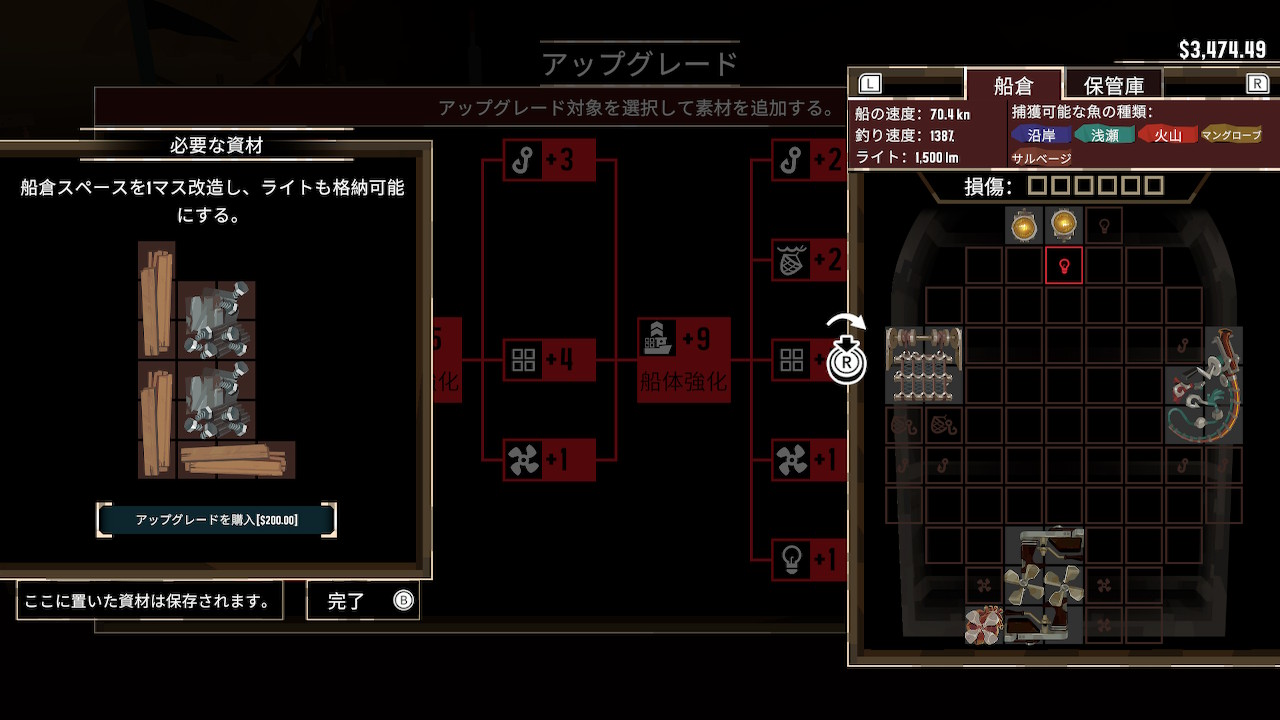Click the horizontal wood planks material slot
1280x720 pixels.
click(x=237, y=460)
